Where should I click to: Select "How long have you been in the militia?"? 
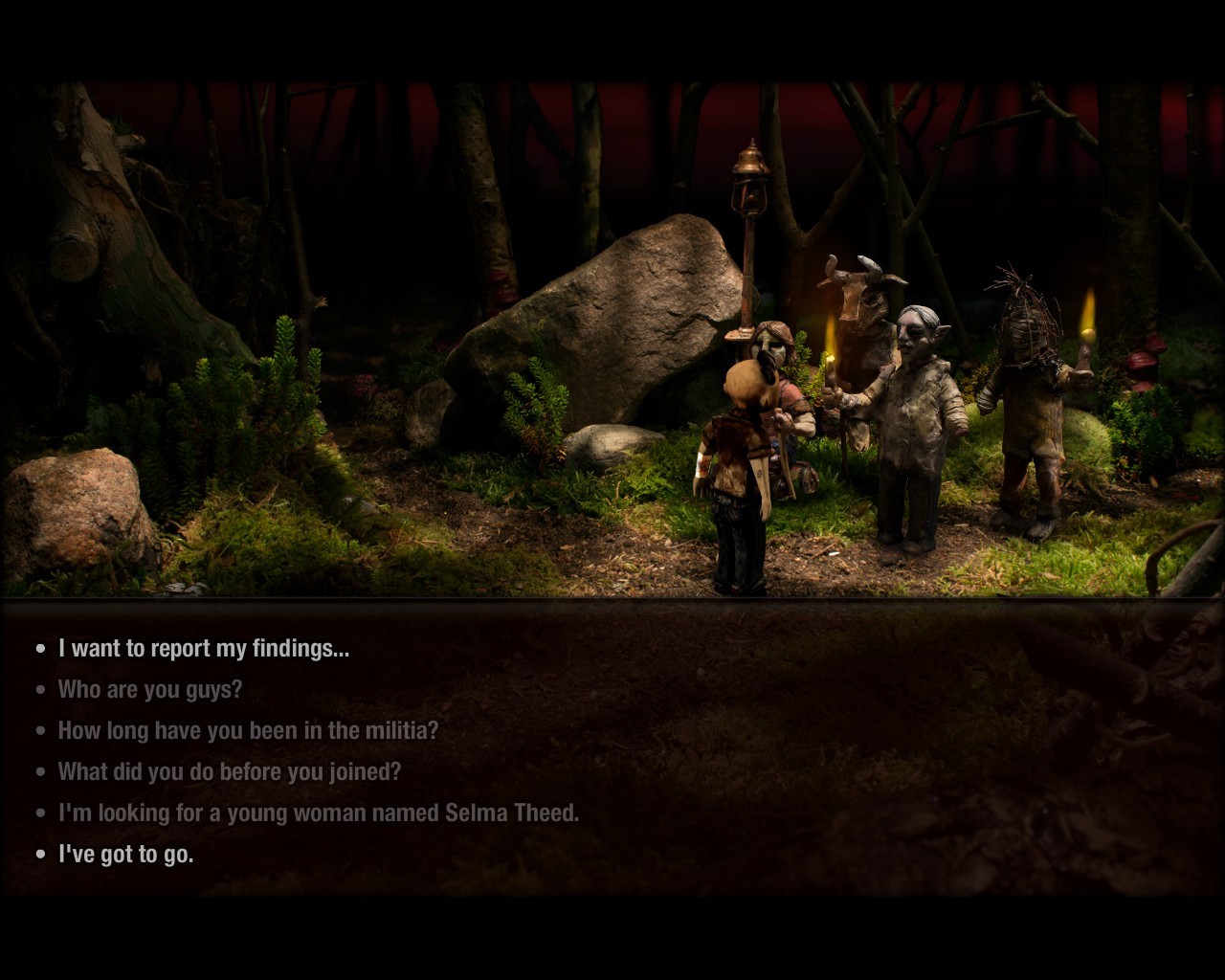click(248, 731)
